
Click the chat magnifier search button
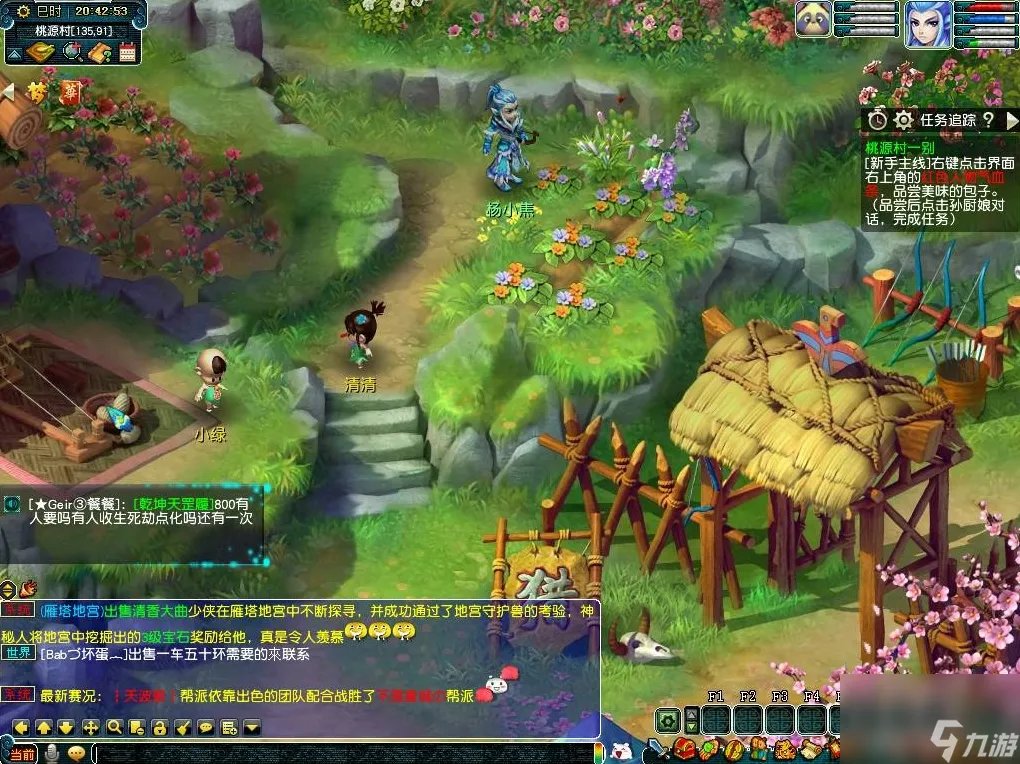point(115,727)
